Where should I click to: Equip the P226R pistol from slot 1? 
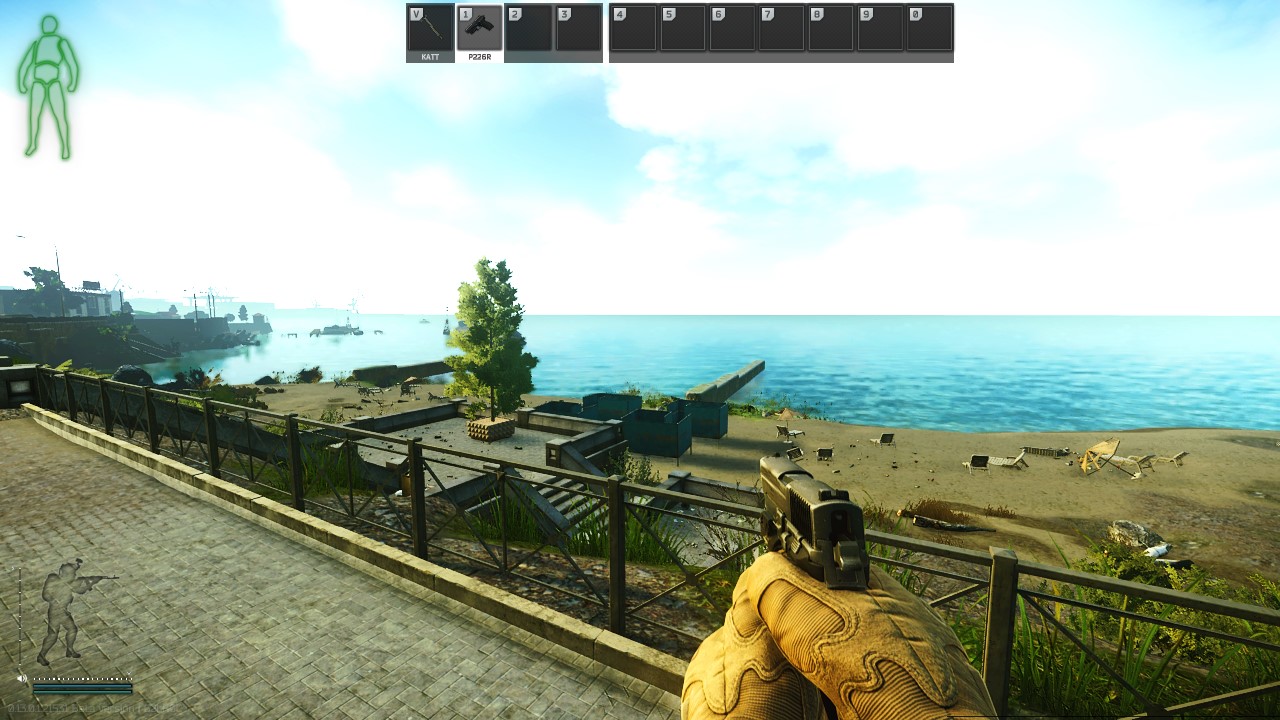pyautogui.click(x=479, y=29)
